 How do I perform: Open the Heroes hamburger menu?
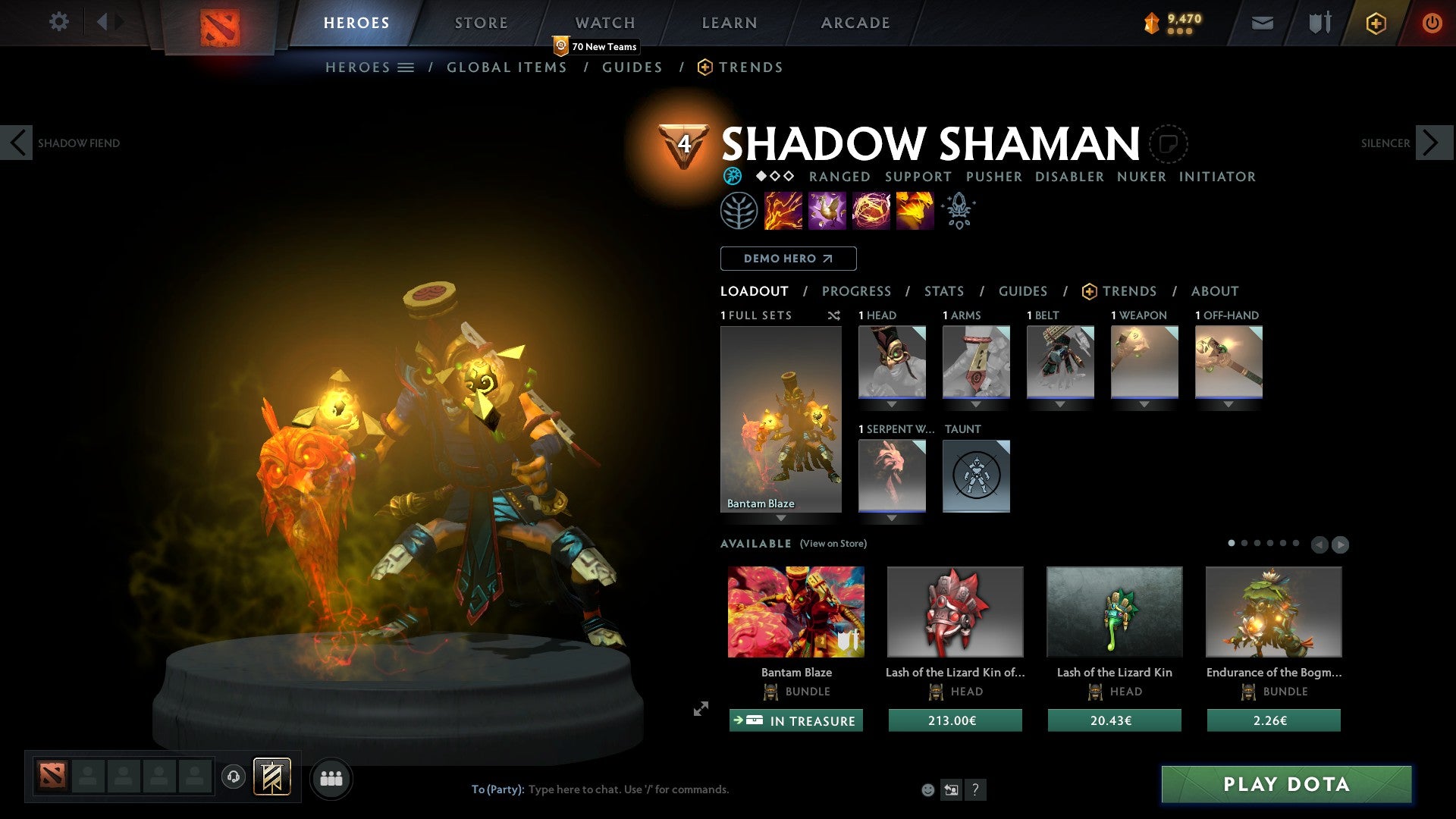[x=407, y=67]
